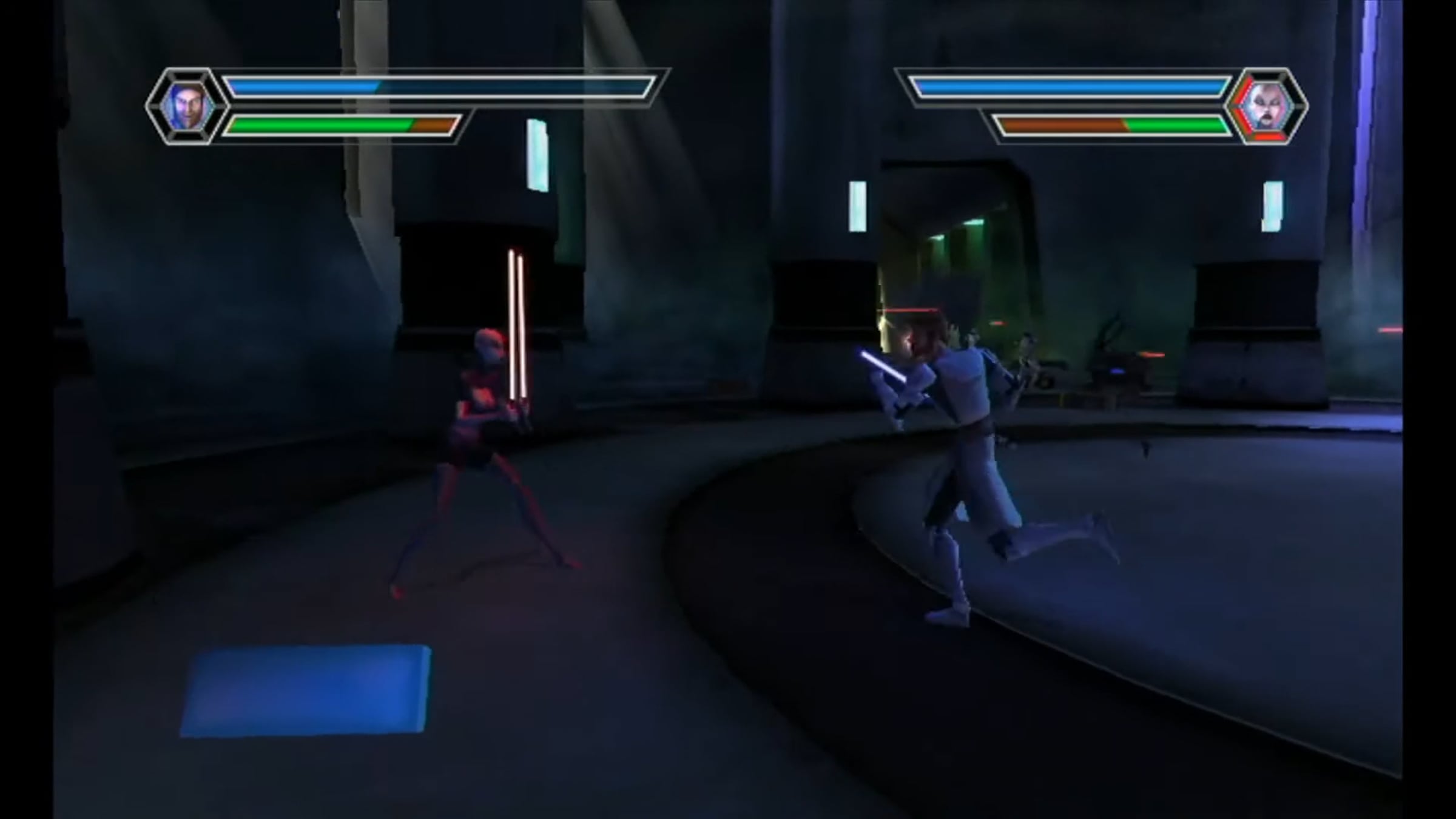Image resolution: width=1456 pixels, height=819 pixels.
Task: Click Obi-Wan's hexagonal portrait icon
Action: 186,106
